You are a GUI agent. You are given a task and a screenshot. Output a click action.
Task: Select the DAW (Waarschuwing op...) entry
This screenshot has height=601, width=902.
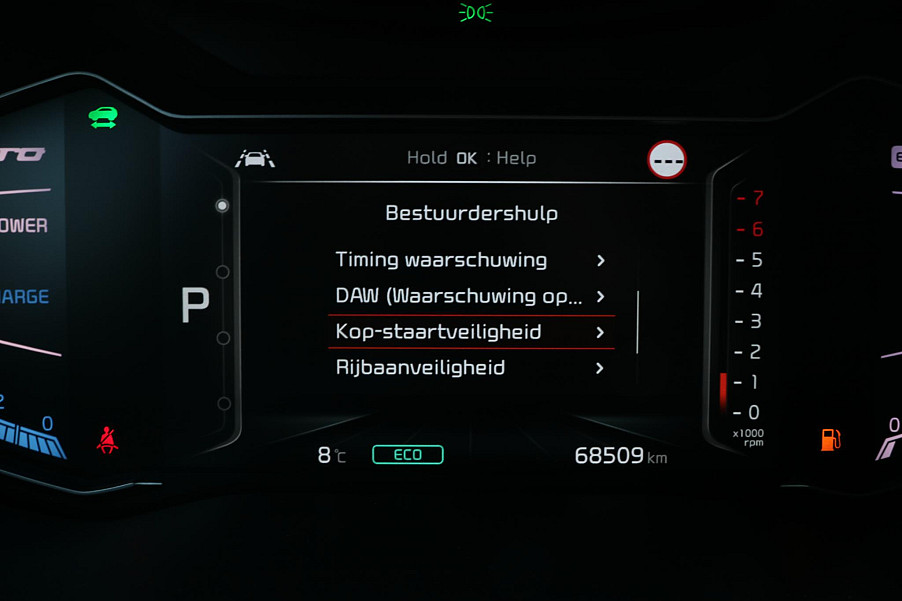click(470, 296)
